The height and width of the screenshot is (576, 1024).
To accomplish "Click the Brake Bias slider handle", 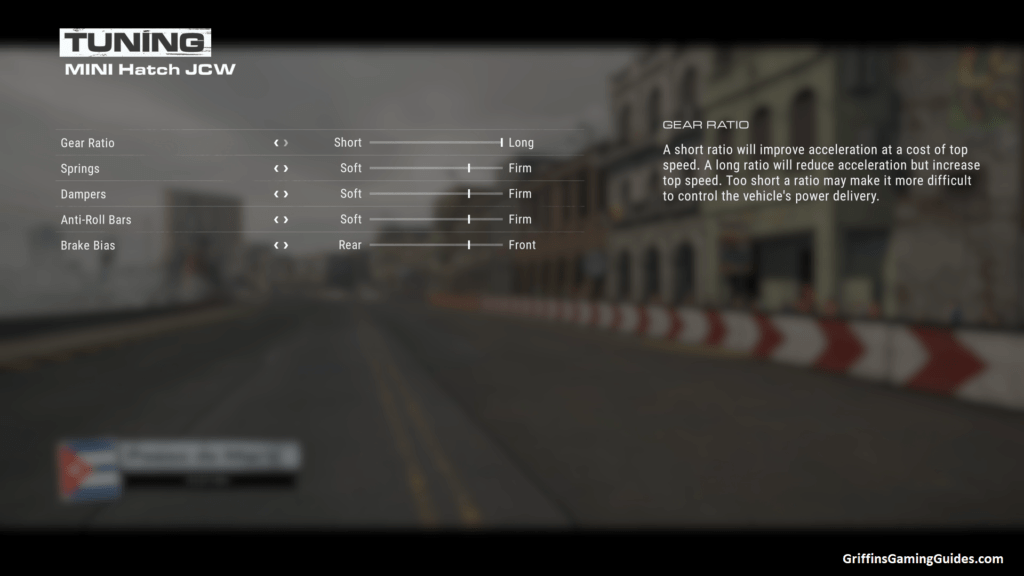I will (469, 245).
